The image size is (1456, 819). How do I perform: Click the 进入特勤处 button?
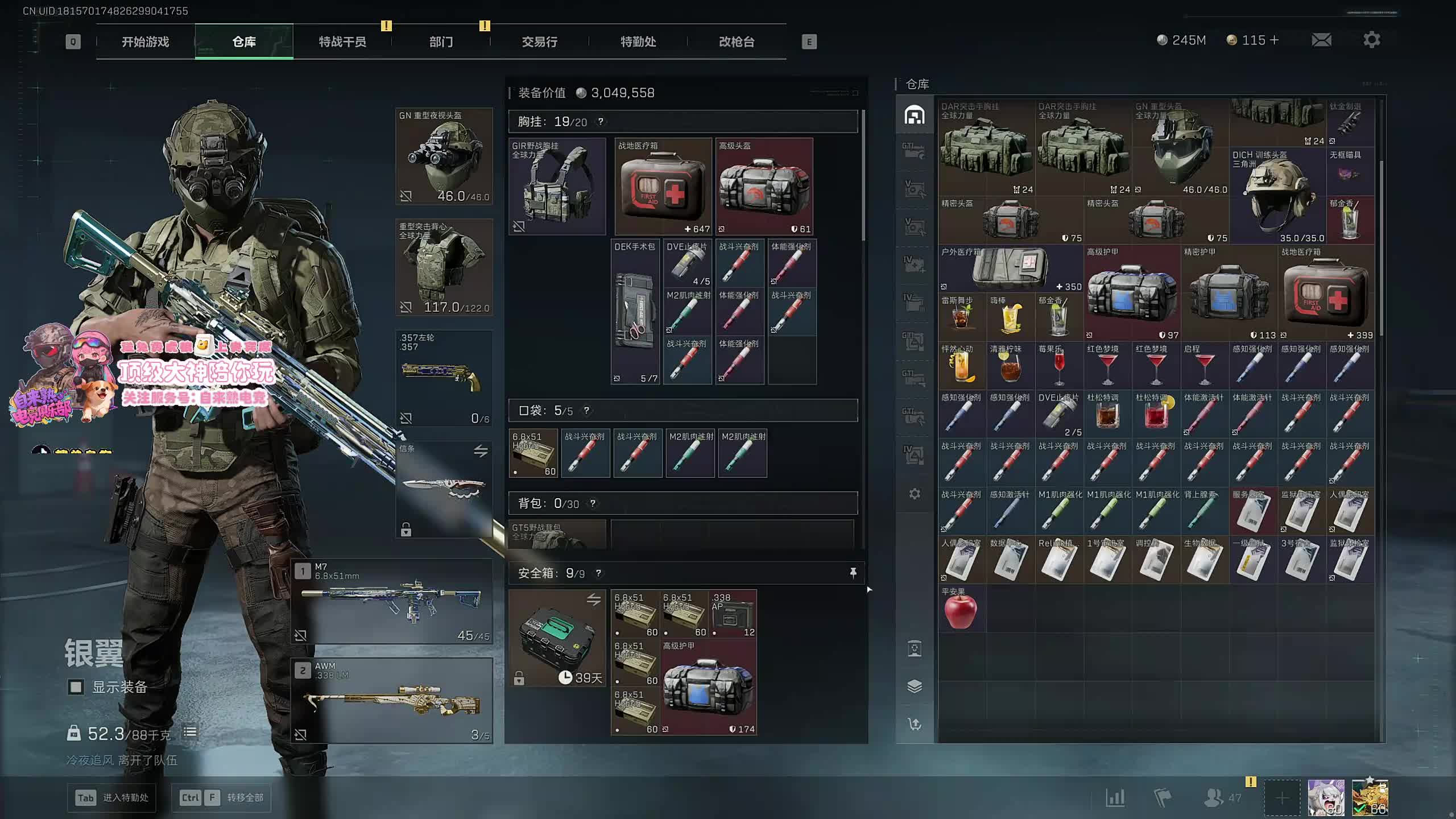[112, 797]
